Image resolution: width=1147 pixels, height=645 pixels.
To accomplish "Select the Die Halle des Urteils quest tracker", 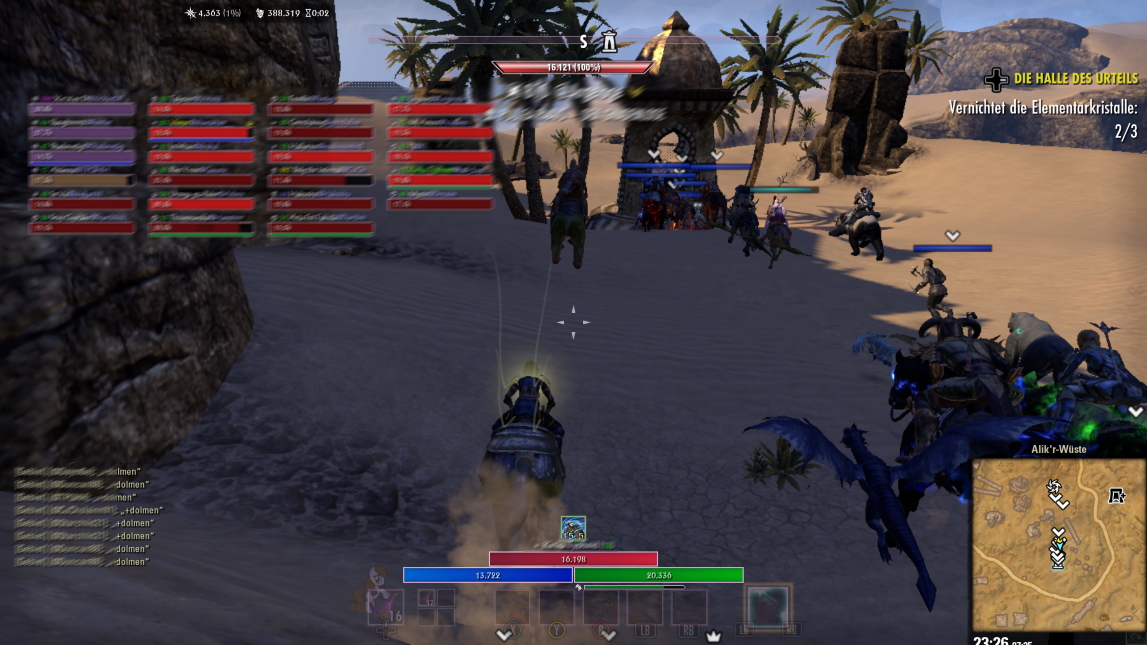I will [1075, 78].
